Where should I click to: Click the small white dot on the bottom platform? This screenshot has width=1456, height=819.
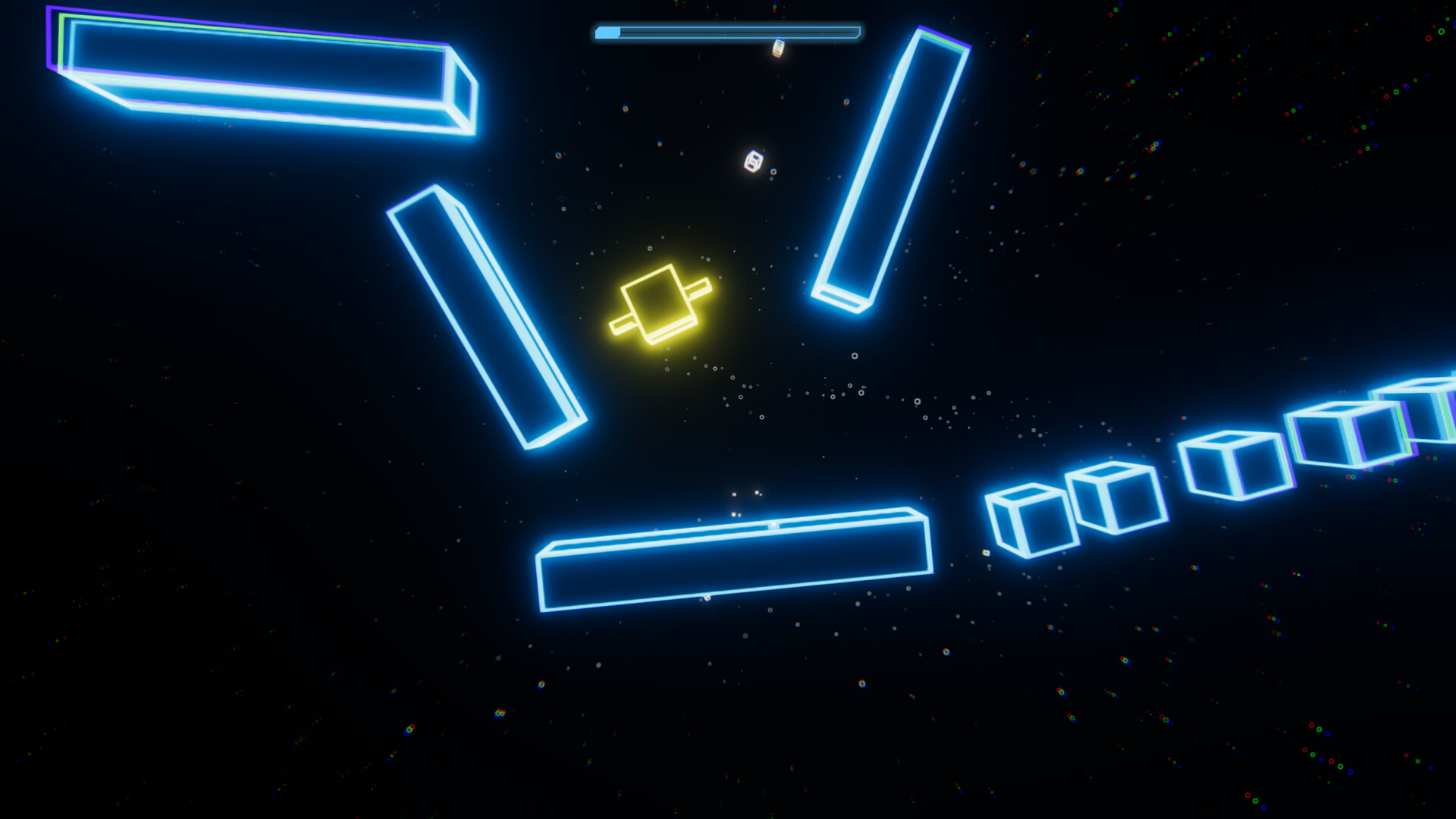[773, 525]
